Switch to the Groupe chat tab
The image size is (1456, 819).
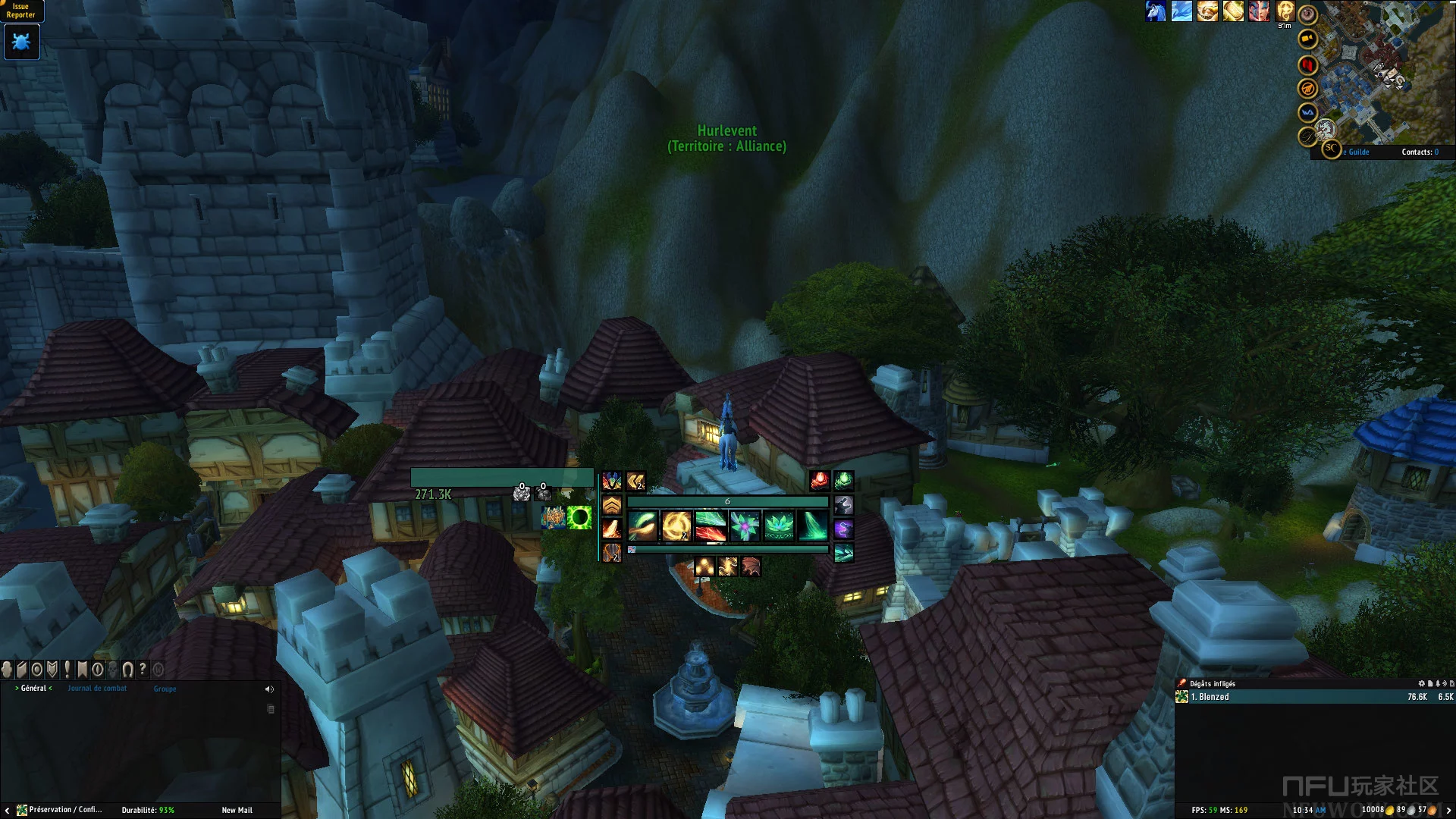point(165,689)
